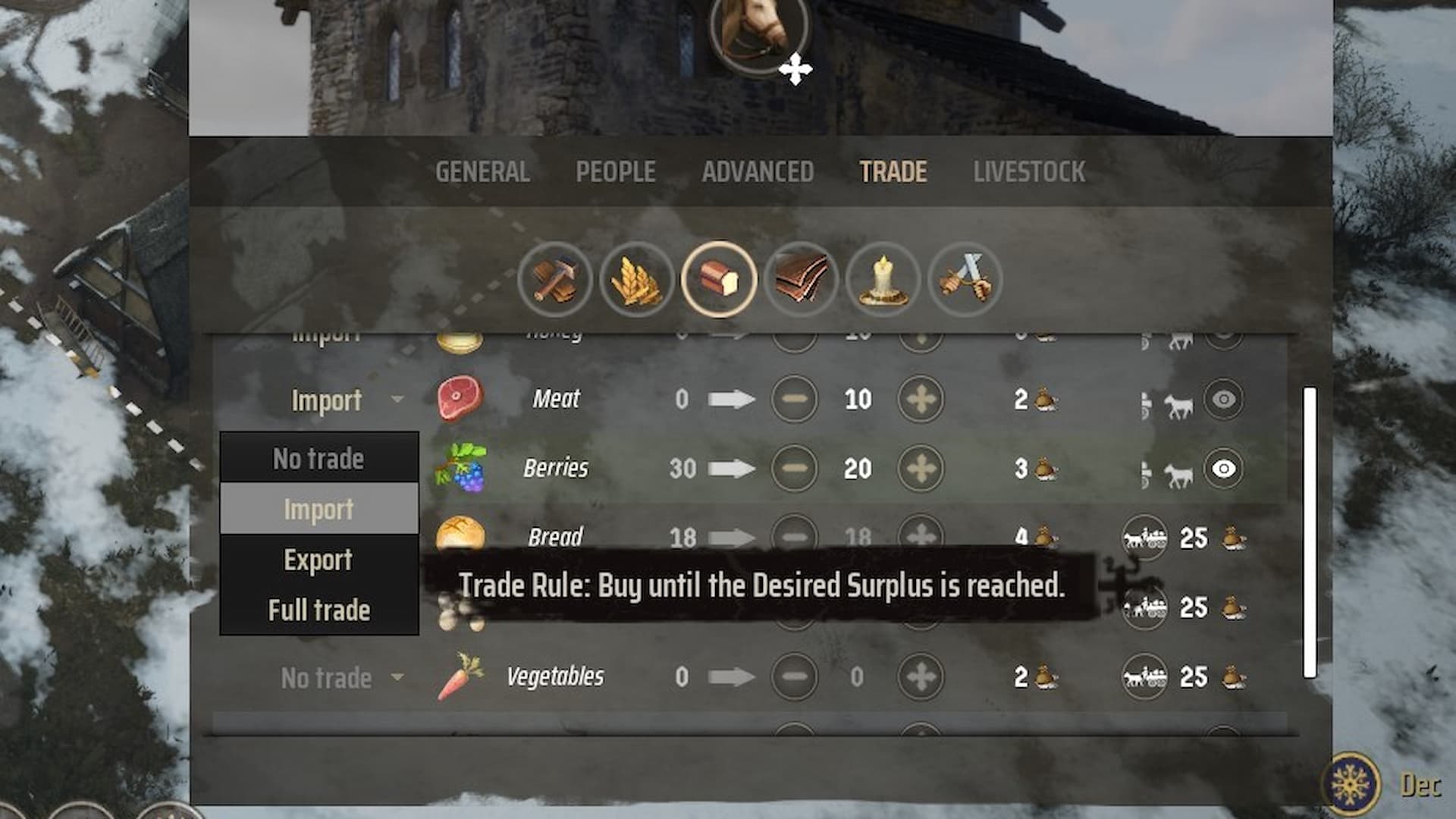Increase Meat desired surplus with plus button
Image resolution: width=1456 pixels, height=819 pixels.
tap(920, 400)
